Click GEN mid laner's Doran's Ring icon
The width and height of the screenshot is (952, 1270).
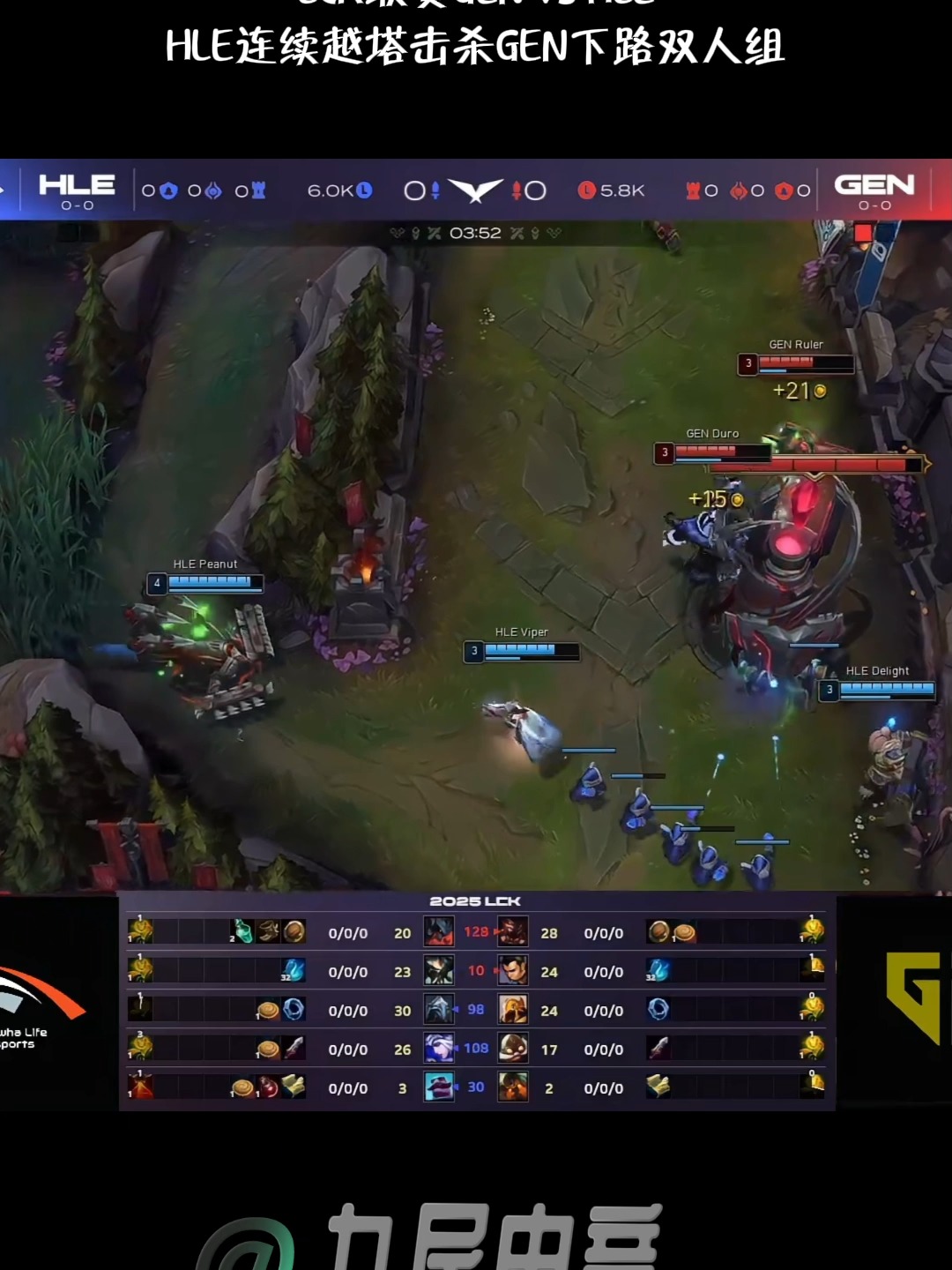(658, 1009)
